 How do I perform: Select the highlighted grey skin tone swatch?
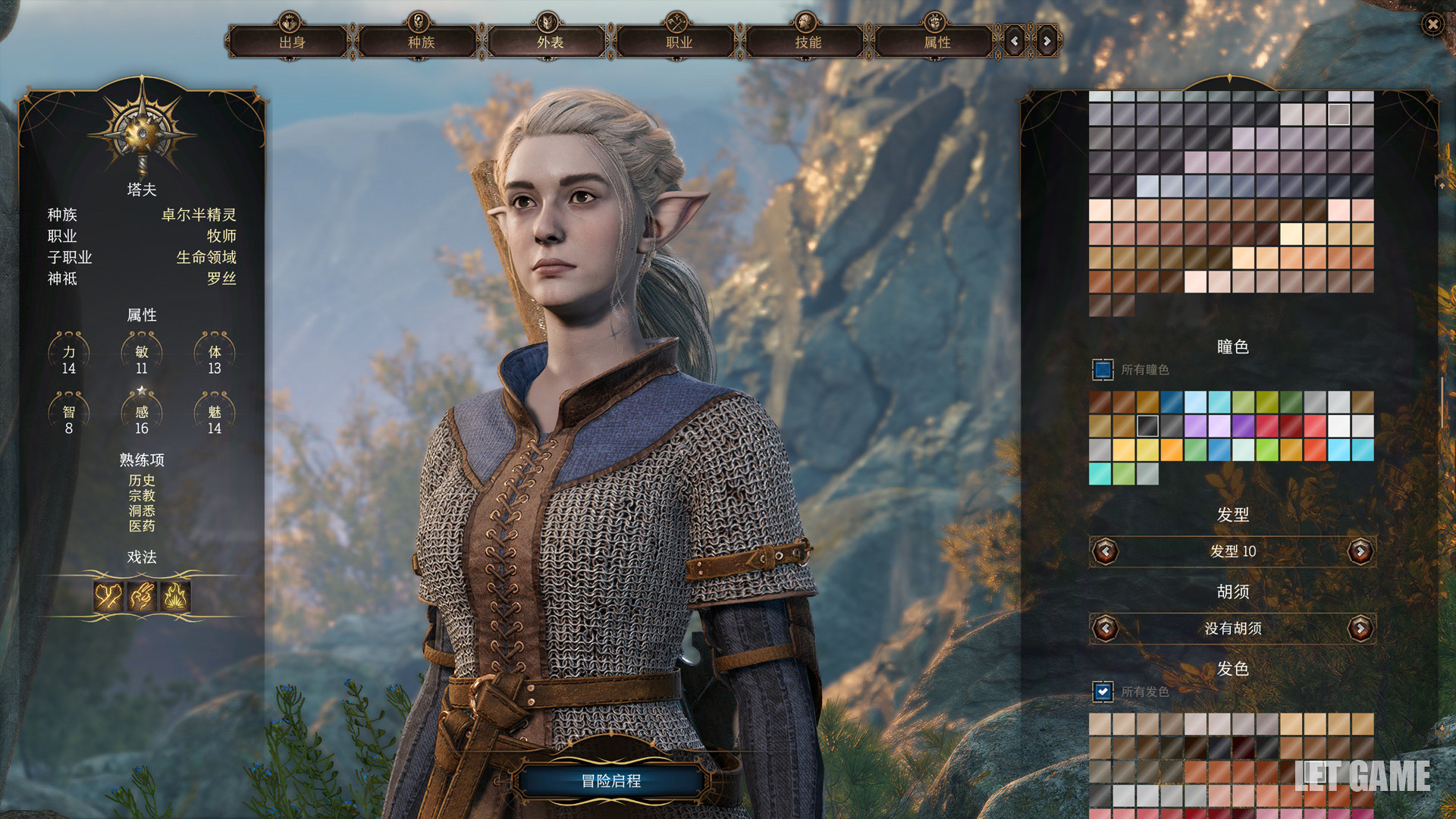(x=1338, y=115)
